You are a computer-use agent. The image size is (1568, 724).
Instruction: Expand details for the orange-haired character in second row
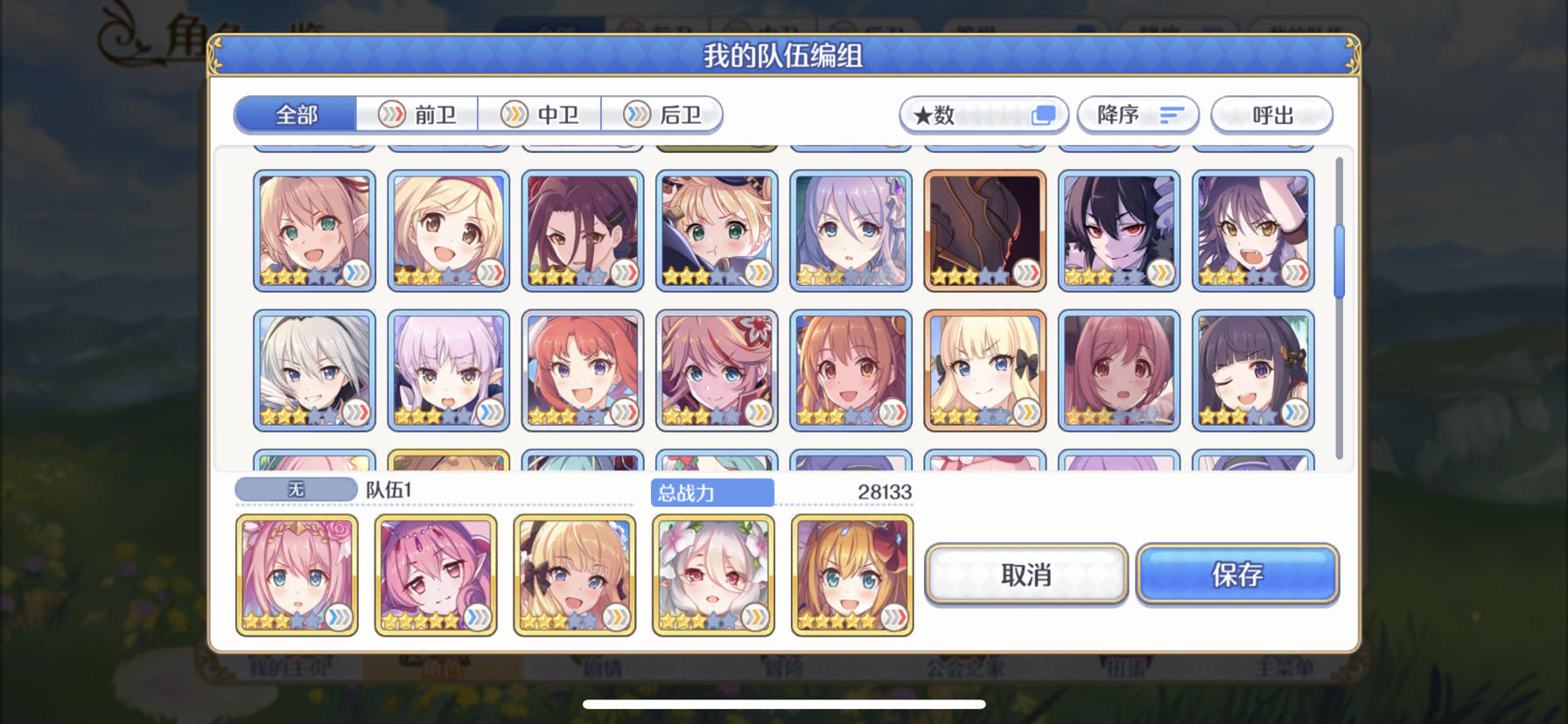tap(891, 411)
